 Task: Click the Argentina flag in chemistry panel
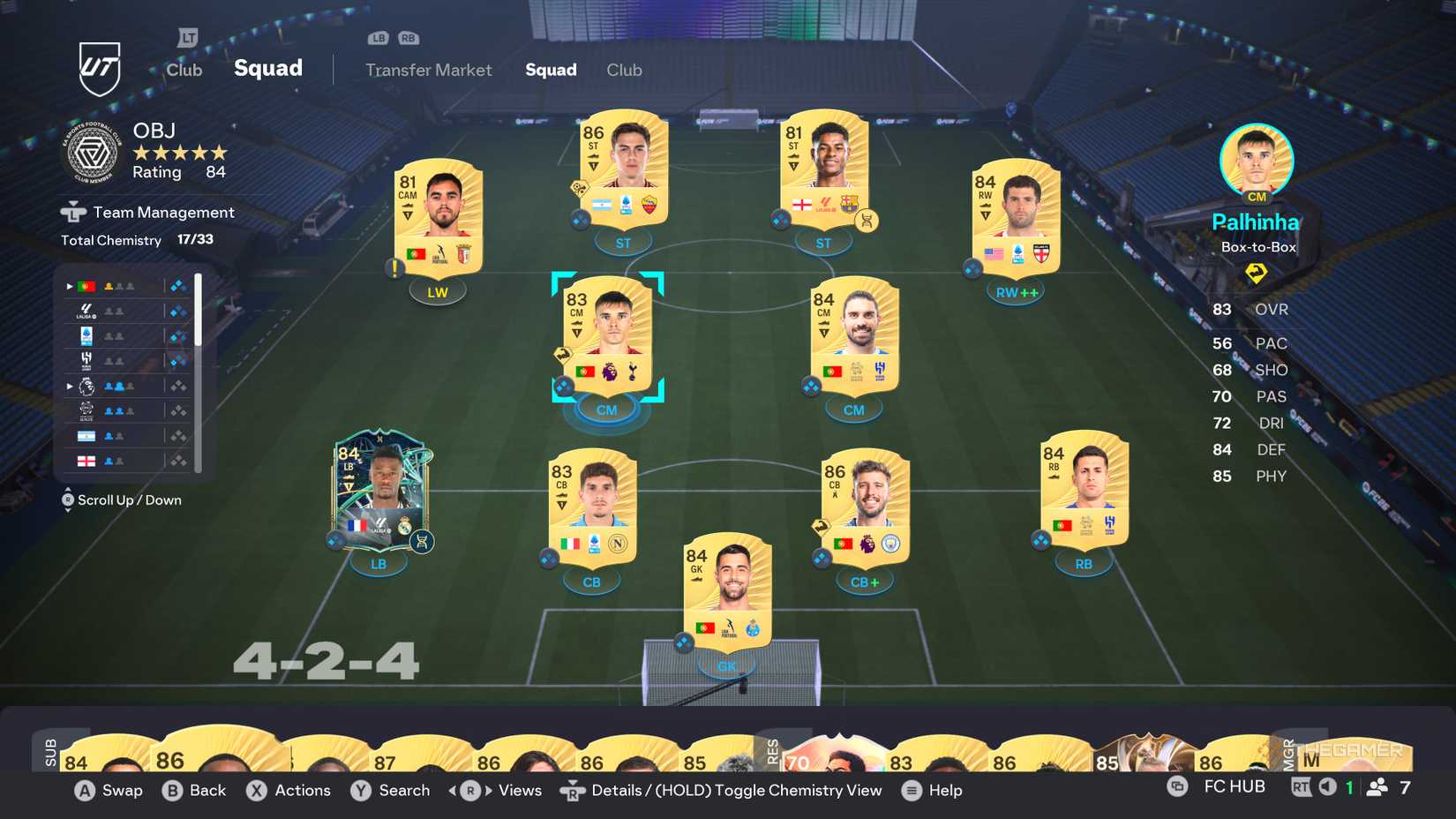coord(86,435)
